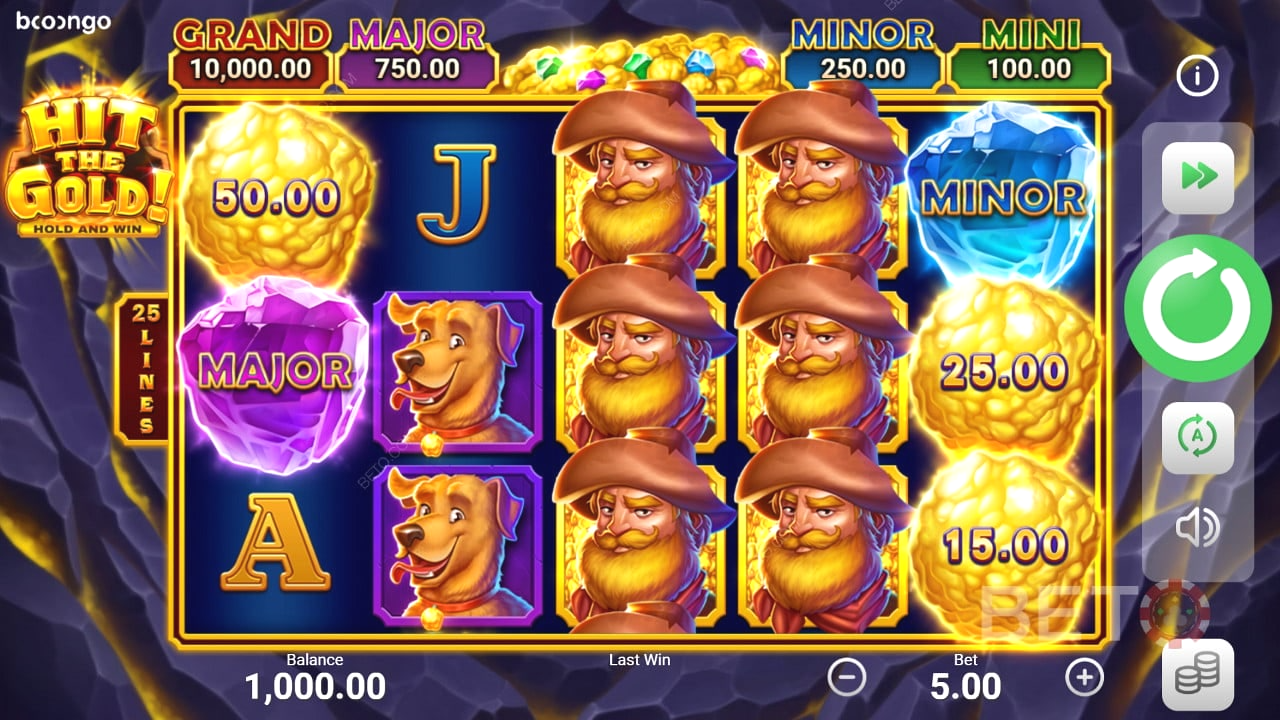This screenshot has width=1280, height=720.
Task: Increase the bet with plus control
Action: [x=1085, y=678]
